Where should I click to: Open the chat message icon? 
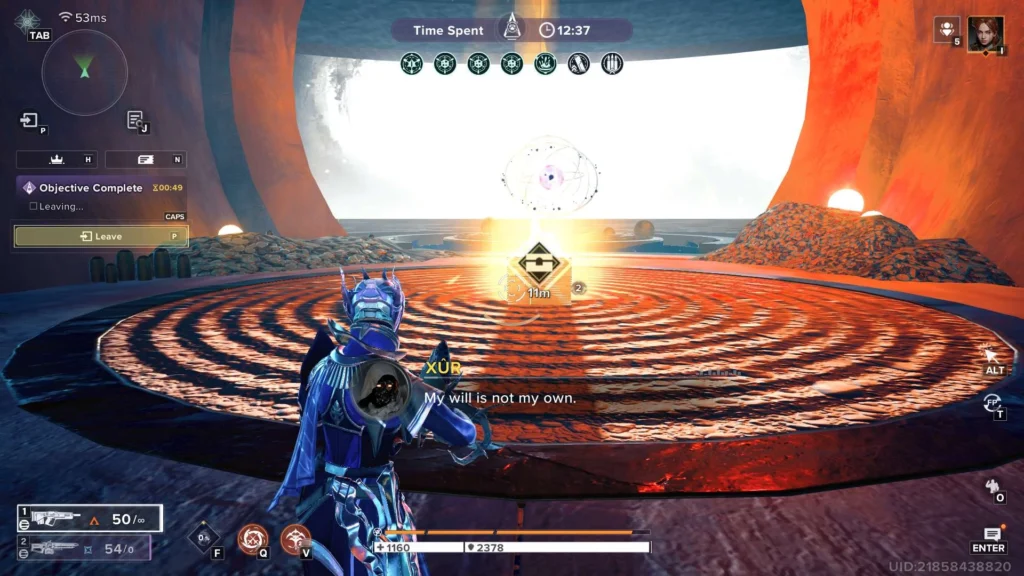[x=991, y=535]
